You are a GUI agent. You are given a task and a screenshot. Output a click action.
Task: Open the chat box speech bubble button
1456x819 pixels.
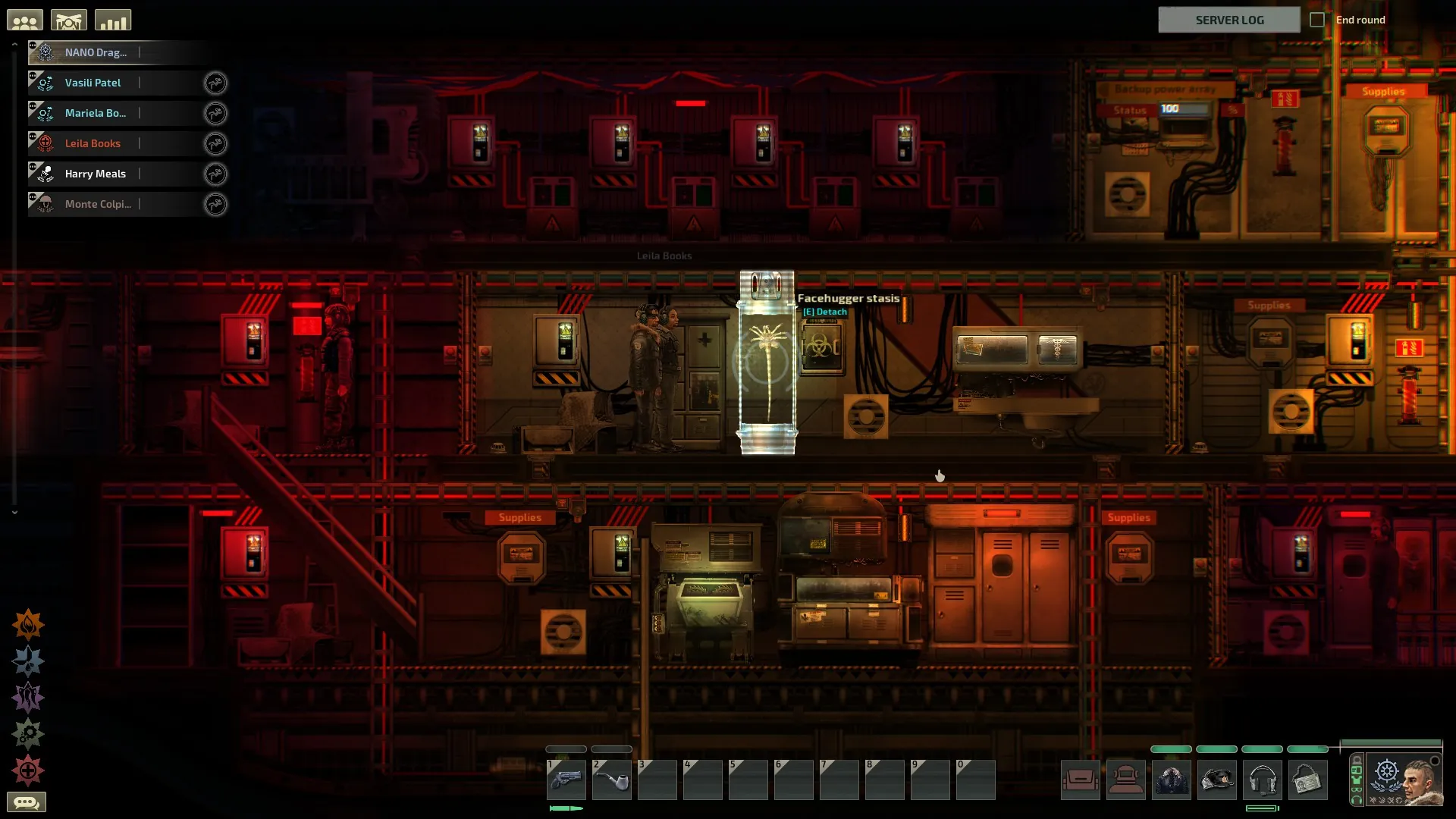coord(27,802)
